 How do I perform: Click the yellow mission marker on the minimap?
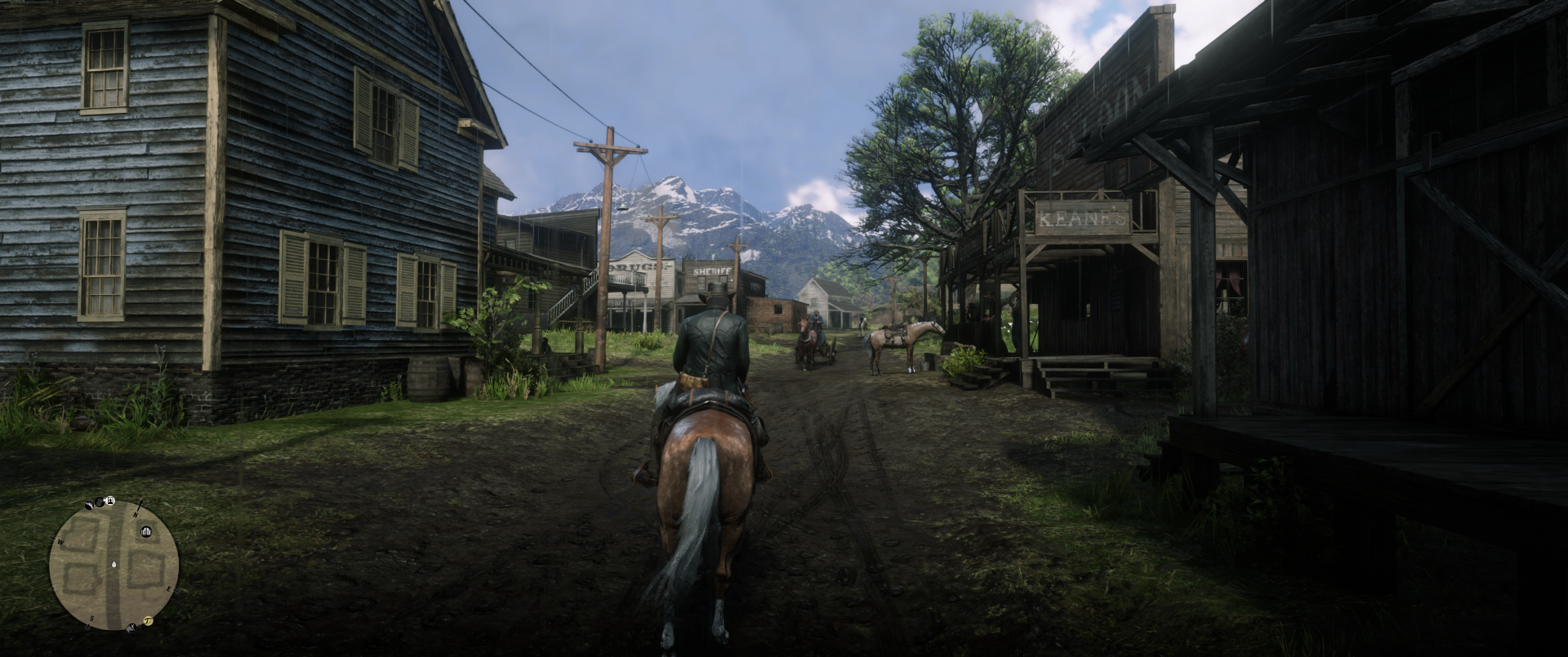point(149,620)
